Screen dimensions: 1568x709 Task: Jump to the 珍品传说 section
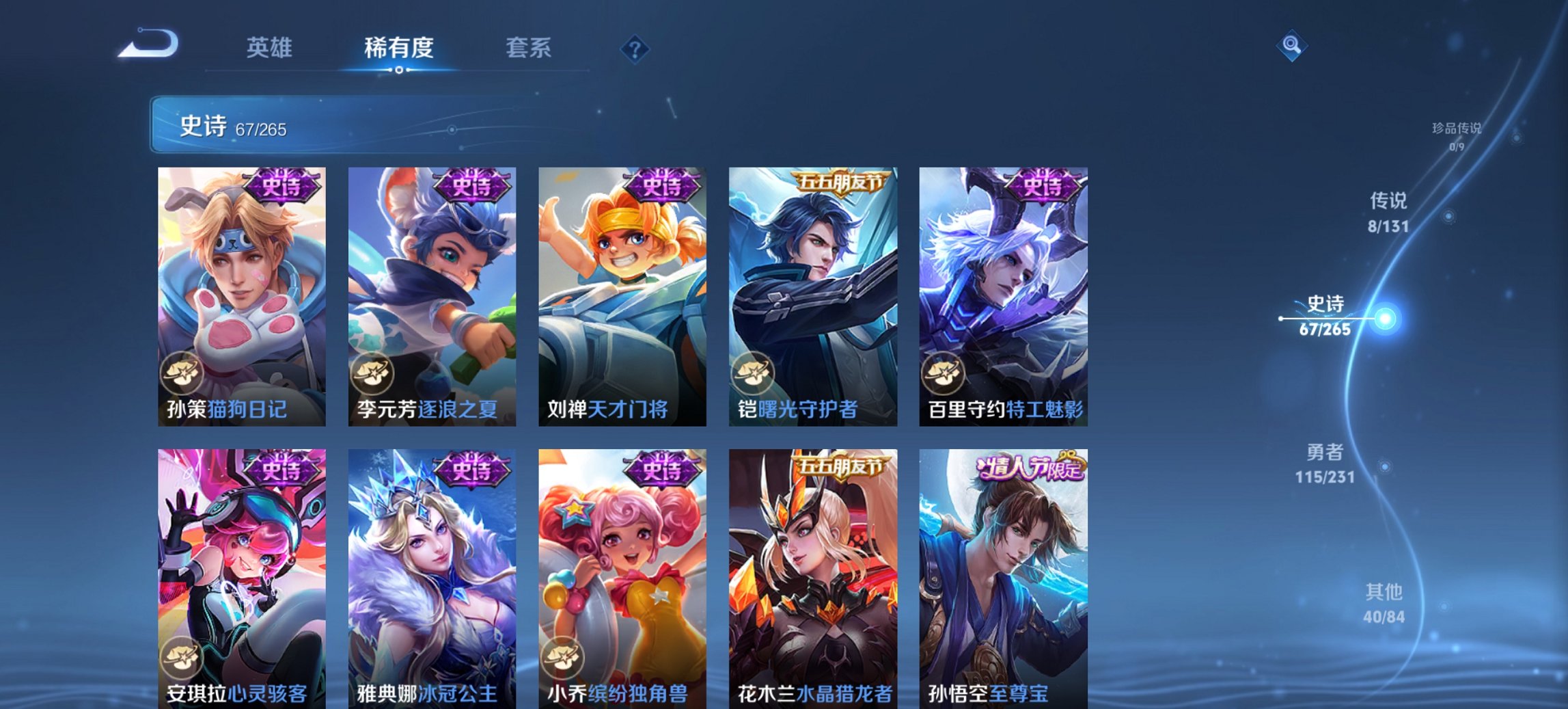pyautogui.click(x=1458, y=134)
